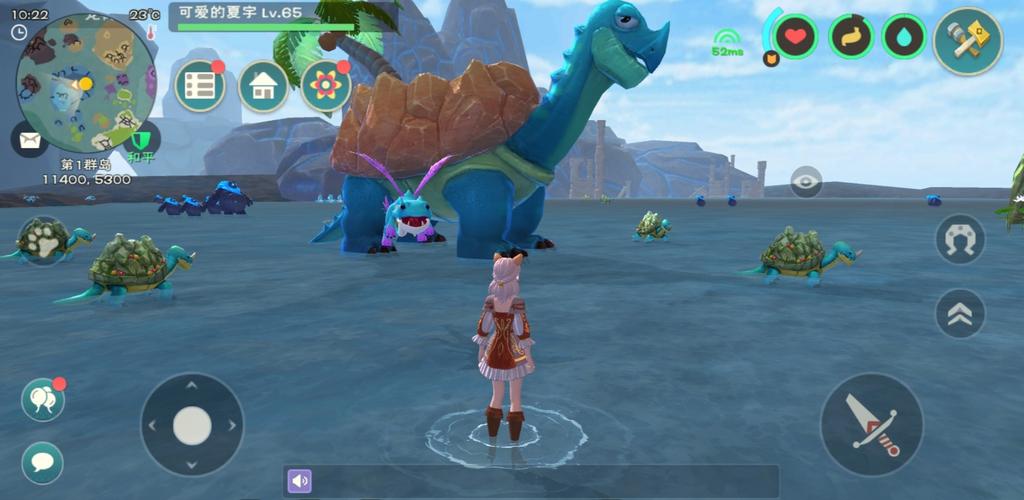Screen dimensions: 1024x500
Task: Check the stomach hunger status icon
Action: [851, 37]
